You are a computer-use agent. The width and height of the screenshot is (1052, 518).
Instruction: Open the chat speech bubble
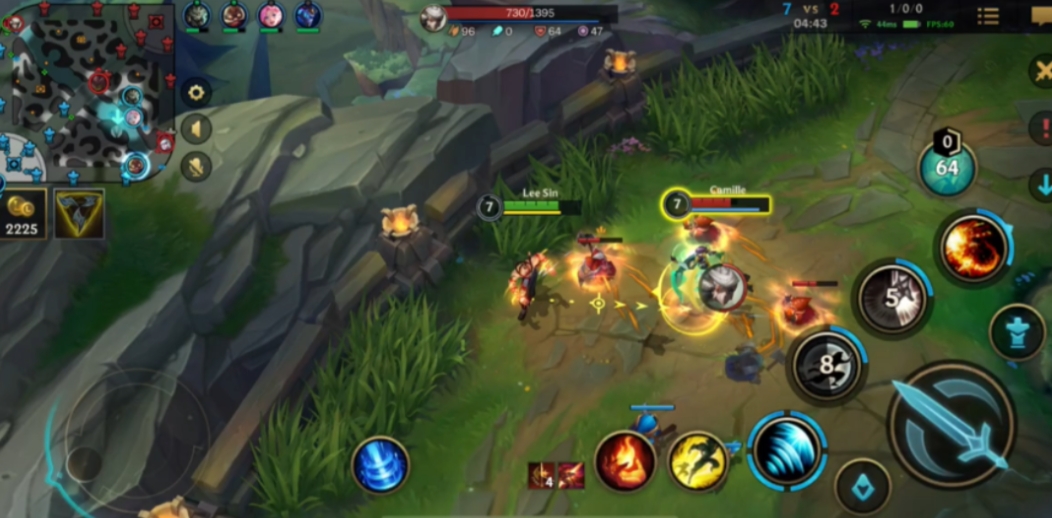[1041, 15]
